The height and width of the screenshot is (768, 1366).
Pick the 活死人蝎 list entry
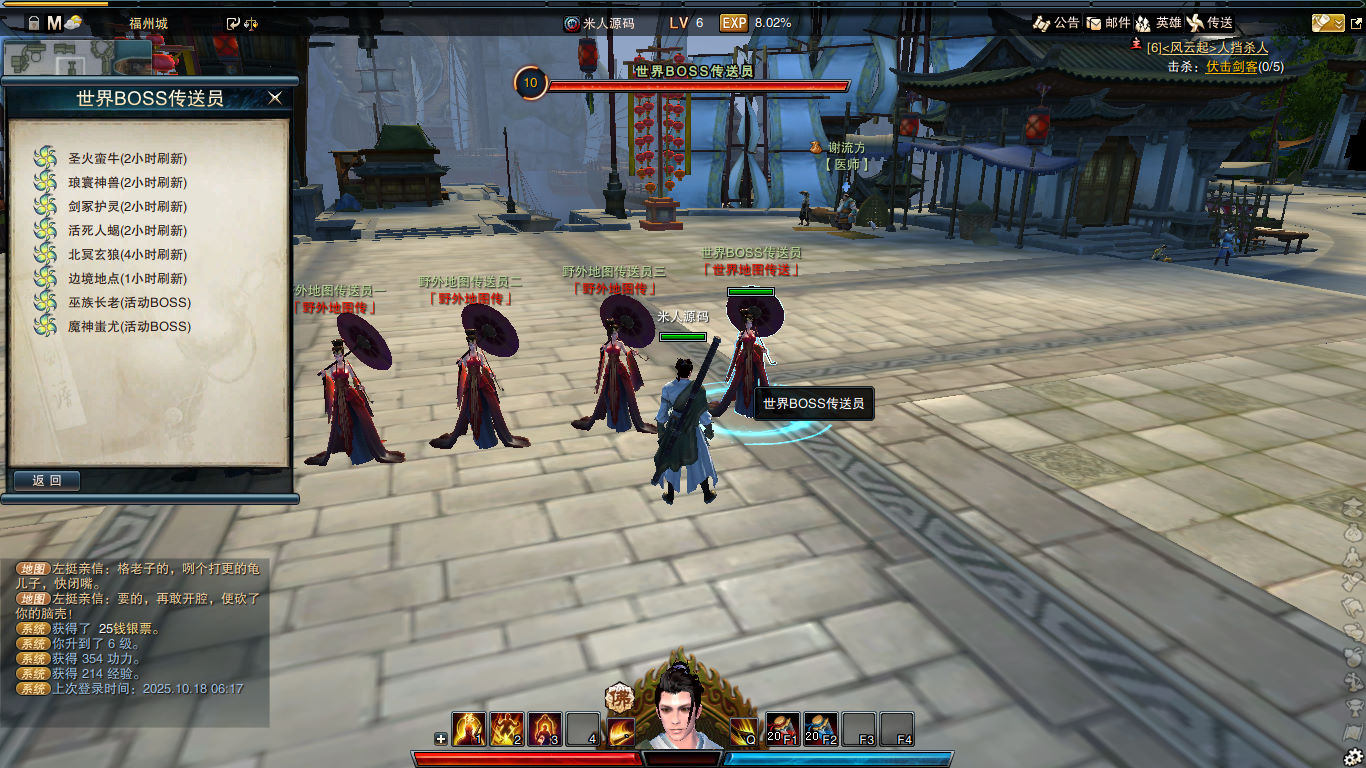(x=127, y=230)
